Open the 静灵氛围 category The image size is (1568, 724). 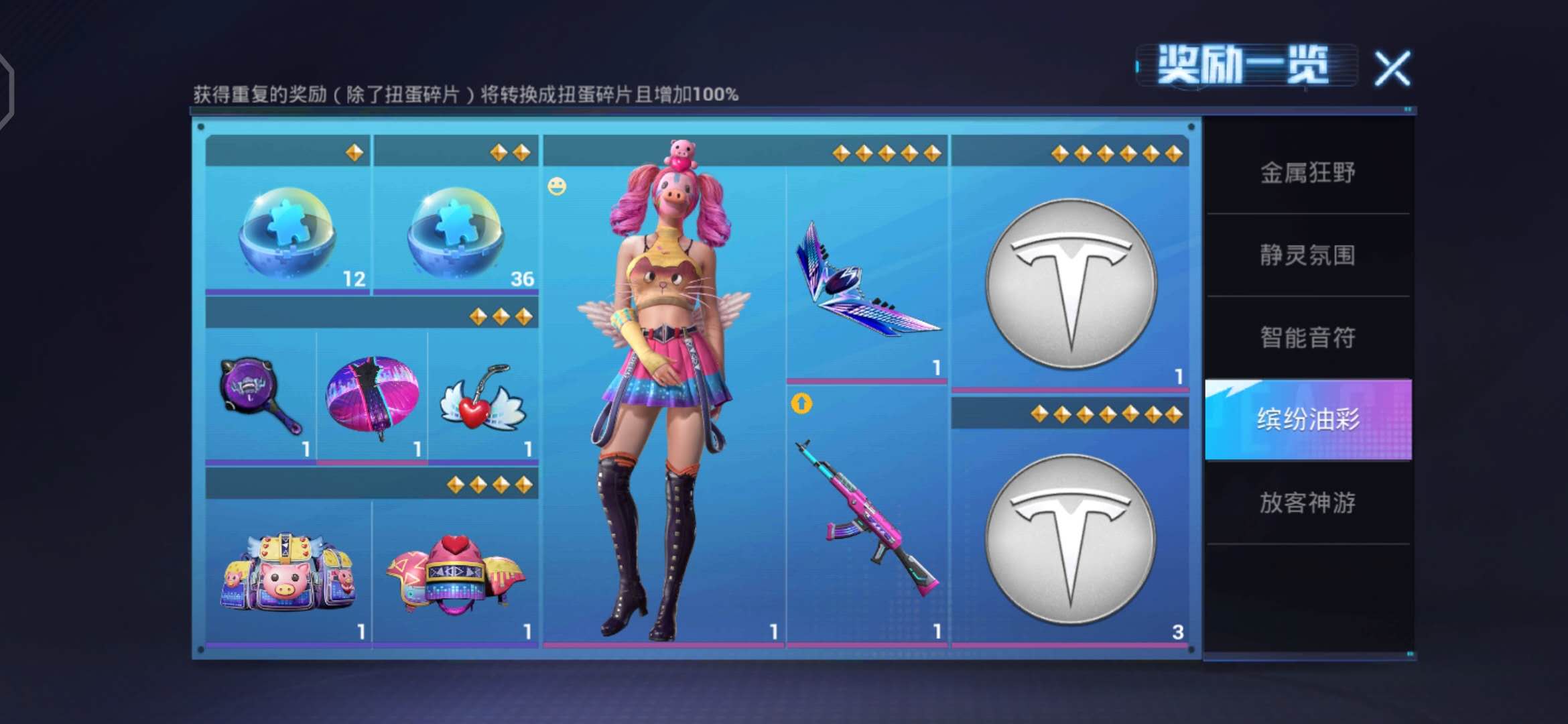(x=1307, y=255)
